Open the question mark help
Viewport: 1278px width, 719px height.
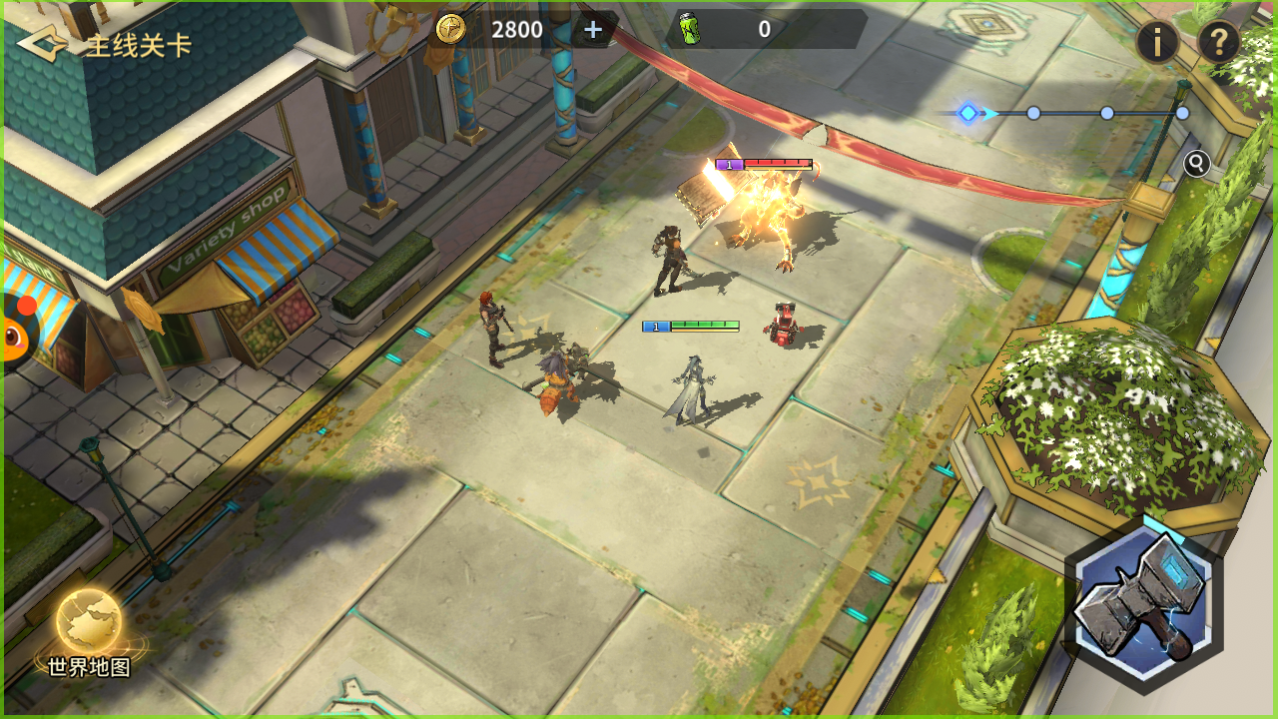[x=1218, y=43]
